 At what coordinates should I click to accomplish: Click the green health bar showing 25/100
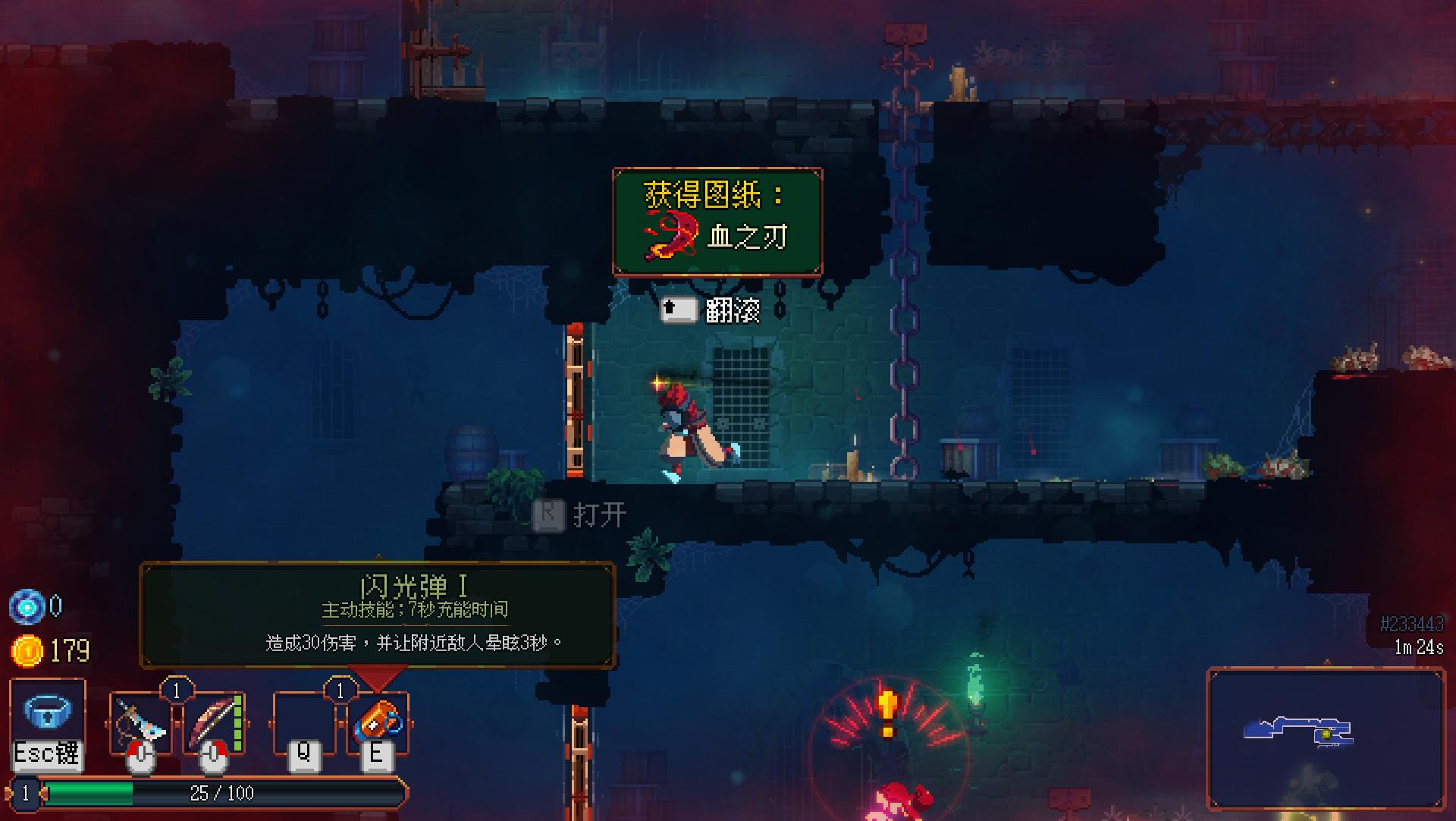[x=220, y=793]
